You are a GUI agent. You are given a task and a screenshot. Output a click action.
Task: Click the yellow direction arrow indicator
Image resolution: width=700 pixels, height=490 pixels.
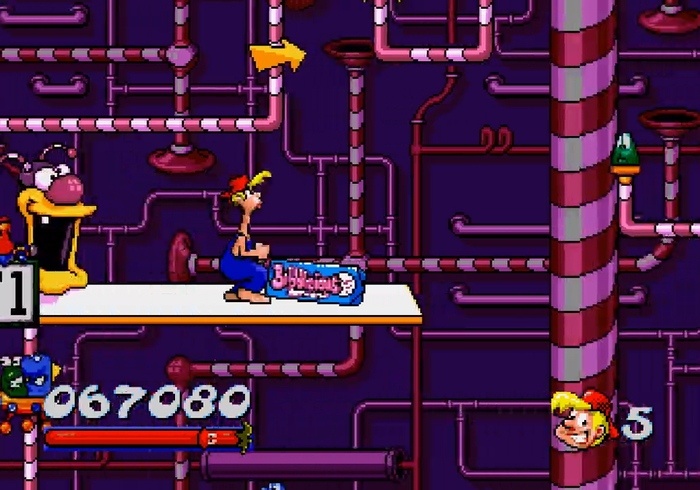pyautogui.click(x=277, y=55)
